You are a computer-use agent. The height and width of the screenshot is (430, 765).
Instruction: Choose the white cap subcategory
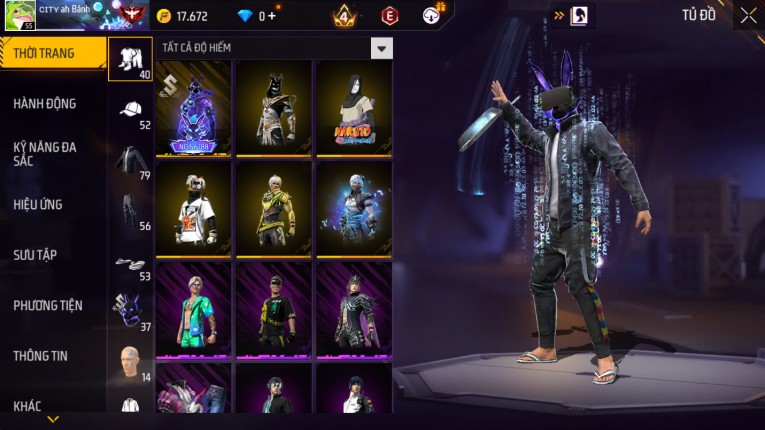tap(130, 111)
